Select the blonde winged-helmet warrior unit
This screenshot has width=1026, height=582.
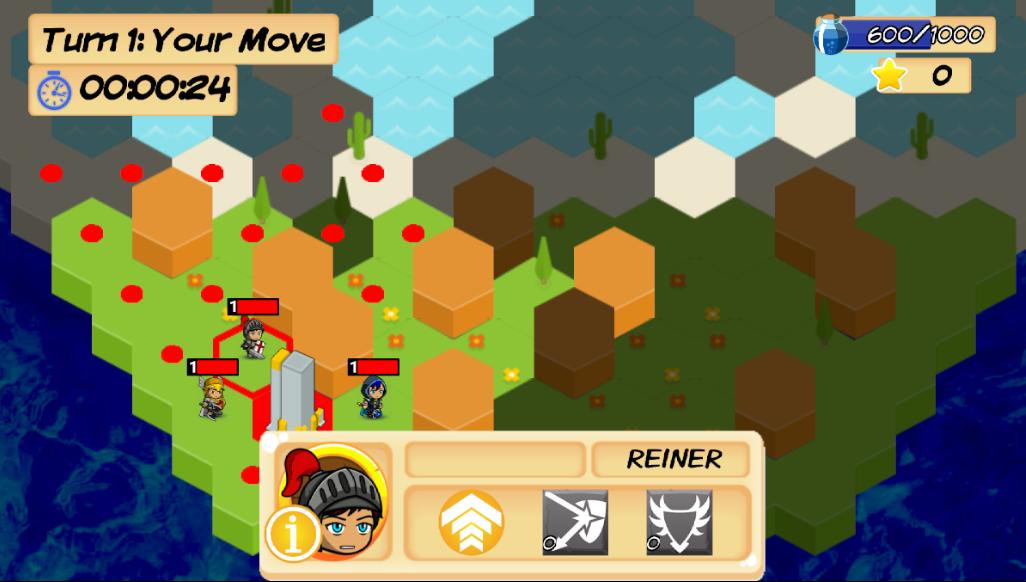212,397
